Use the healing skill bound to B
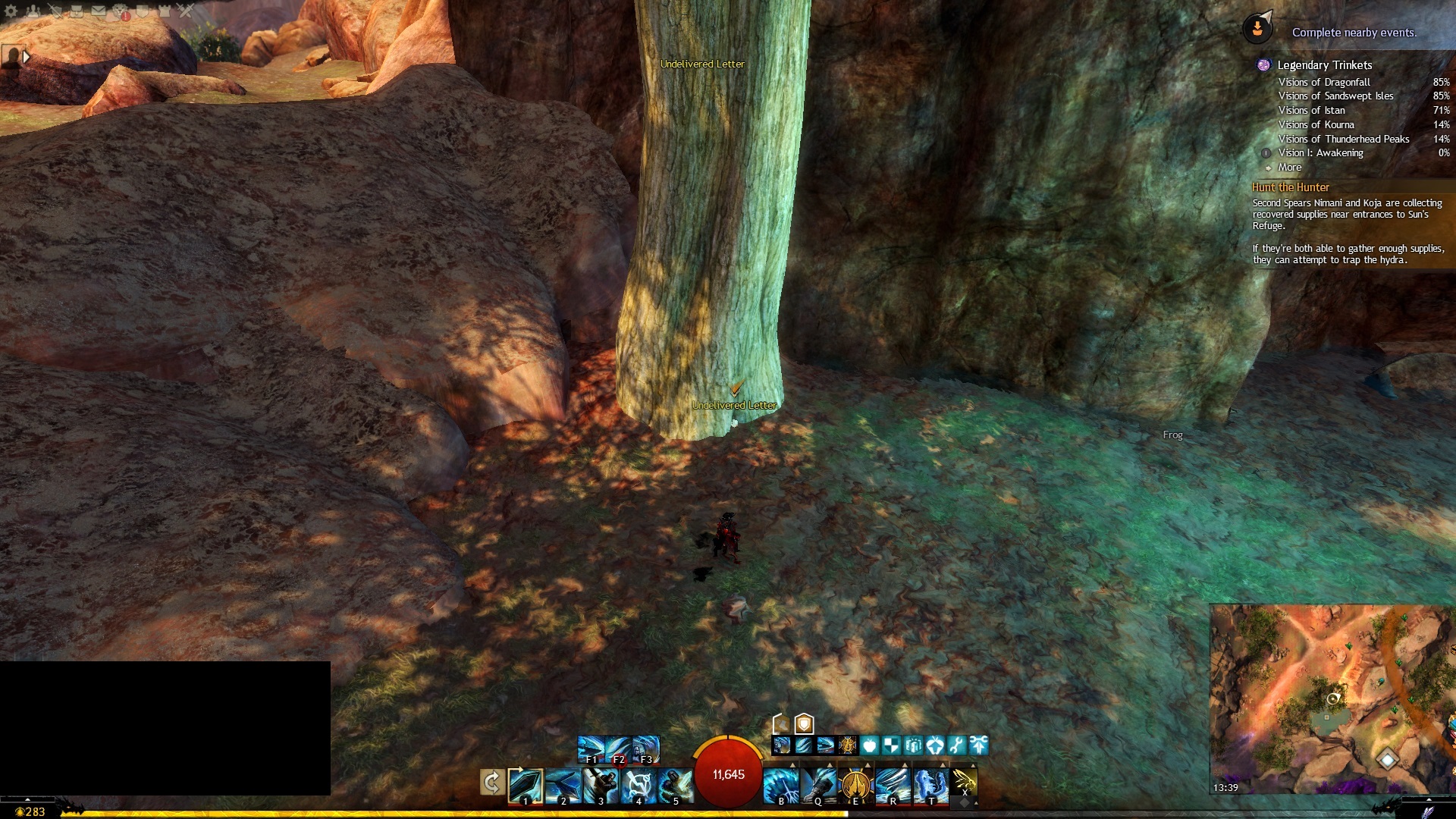Image resolution: width=1456 pixels, height=819 pixels. (x=781, y=786)
